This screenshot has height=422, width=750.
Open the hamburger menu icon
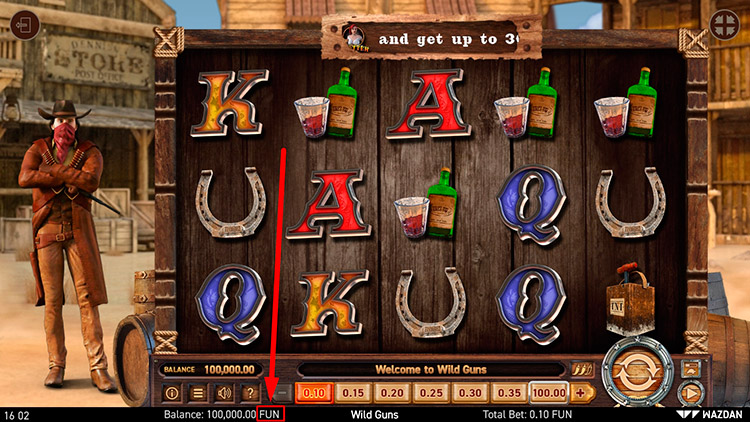coord(198,393)
